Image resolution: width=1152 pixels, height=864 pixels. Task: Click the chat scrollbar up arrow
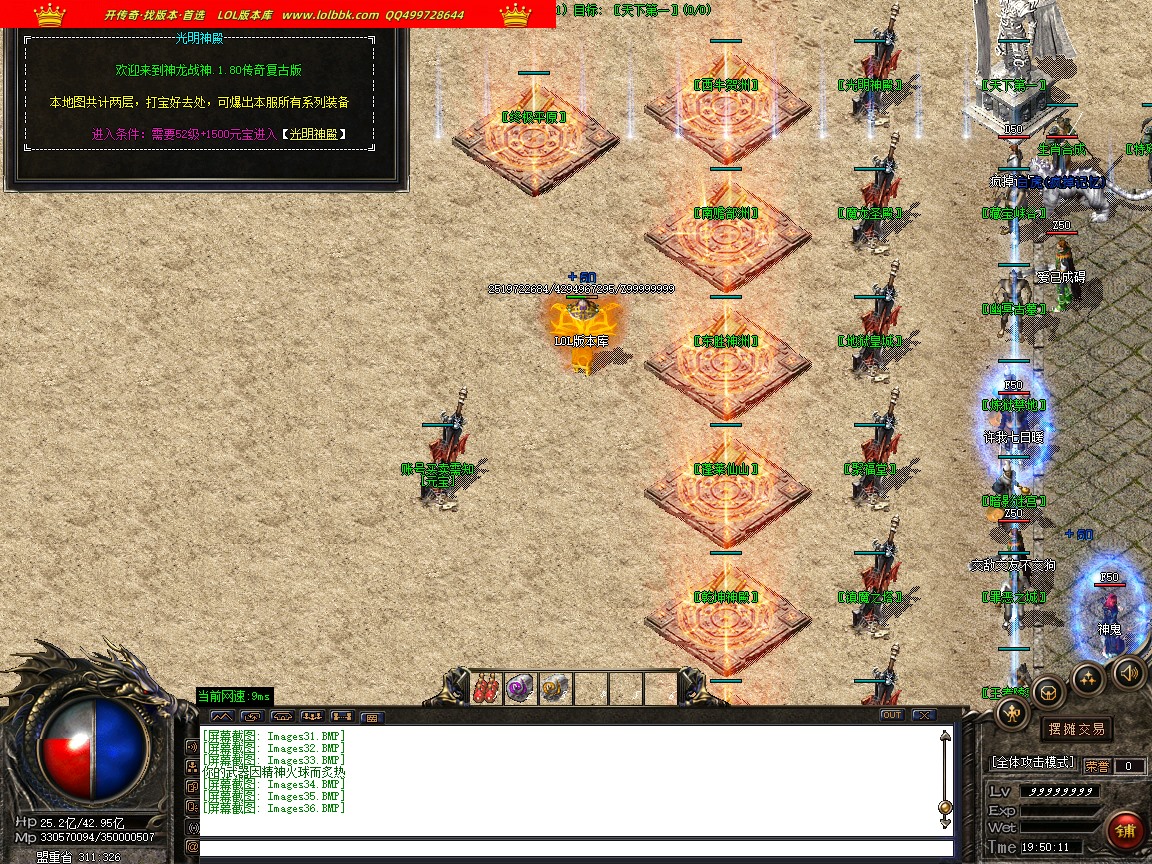pos(944,736)
